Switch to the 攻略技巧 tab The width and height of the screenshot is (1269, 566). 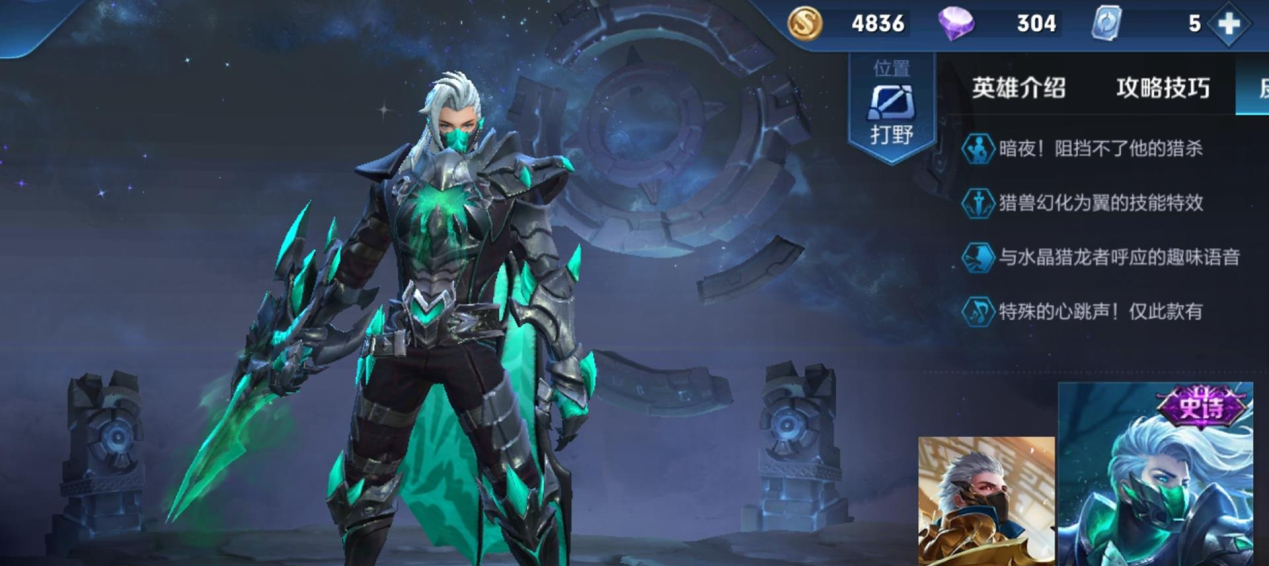click(x=1162, y=88)
